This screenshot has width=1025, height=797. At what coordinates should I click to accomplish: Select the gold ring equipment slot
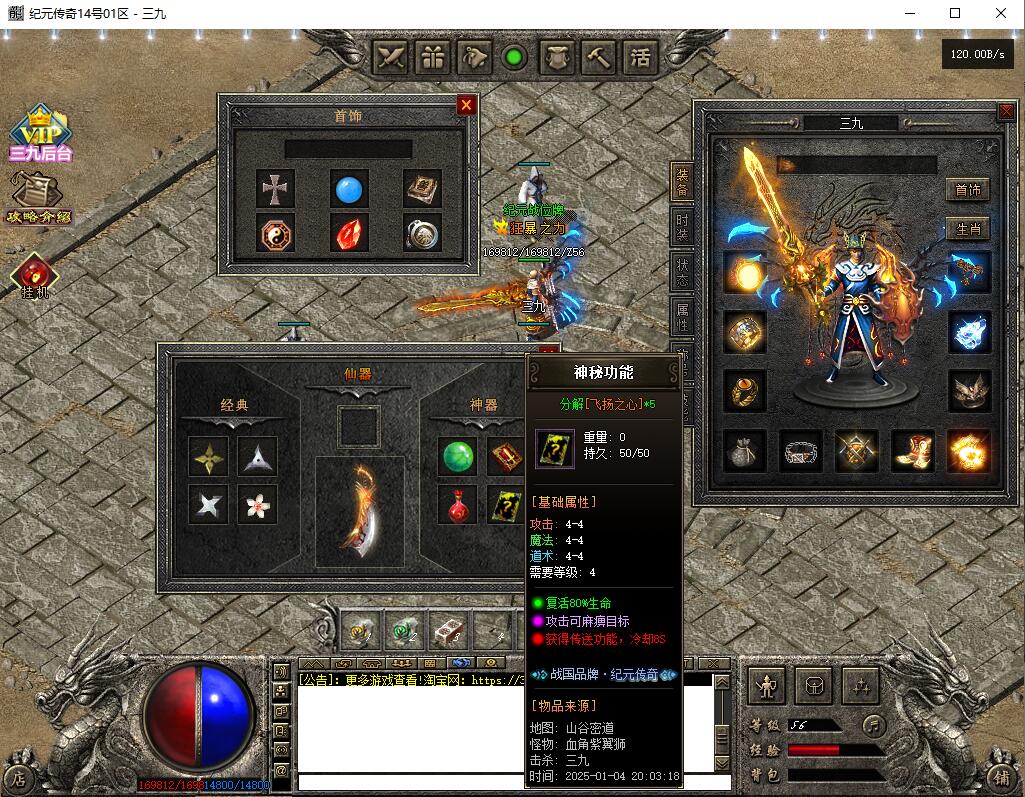tap(745, 391)
